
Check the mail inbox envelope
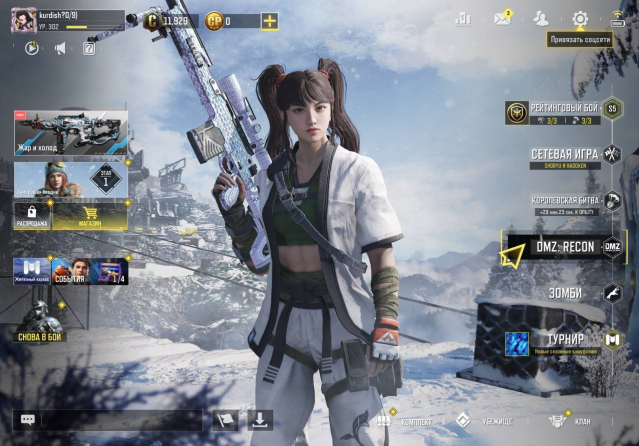pyautogui.click(x=502, y=19)
